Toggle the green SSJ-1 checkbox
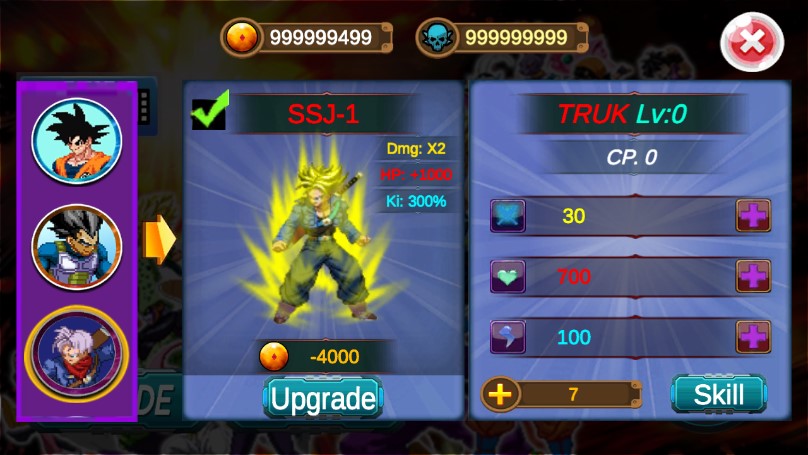The width and height of the screenshot is (808, 455). (210, 112)
